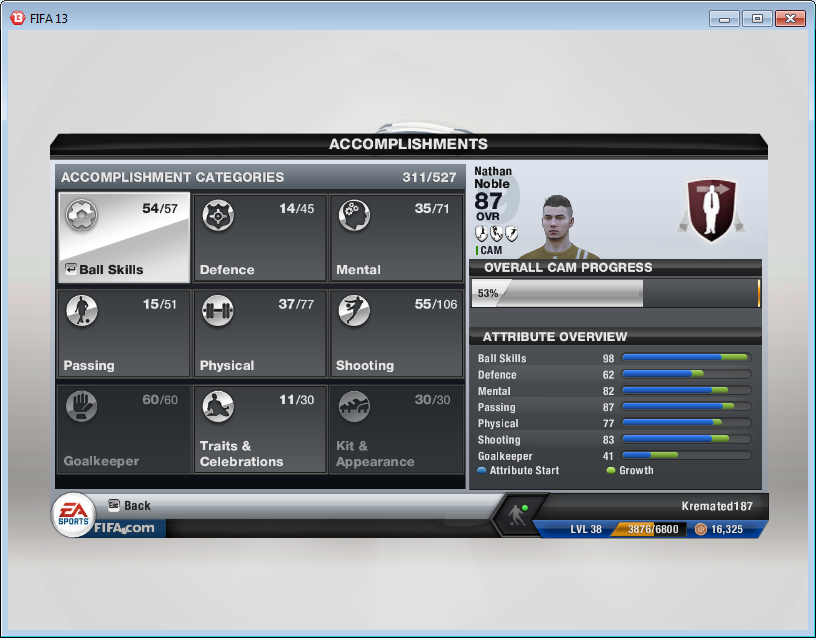816x638 pixels.
Task: Open Traits & Celebrations accomplishments
Action: point(260,430)
